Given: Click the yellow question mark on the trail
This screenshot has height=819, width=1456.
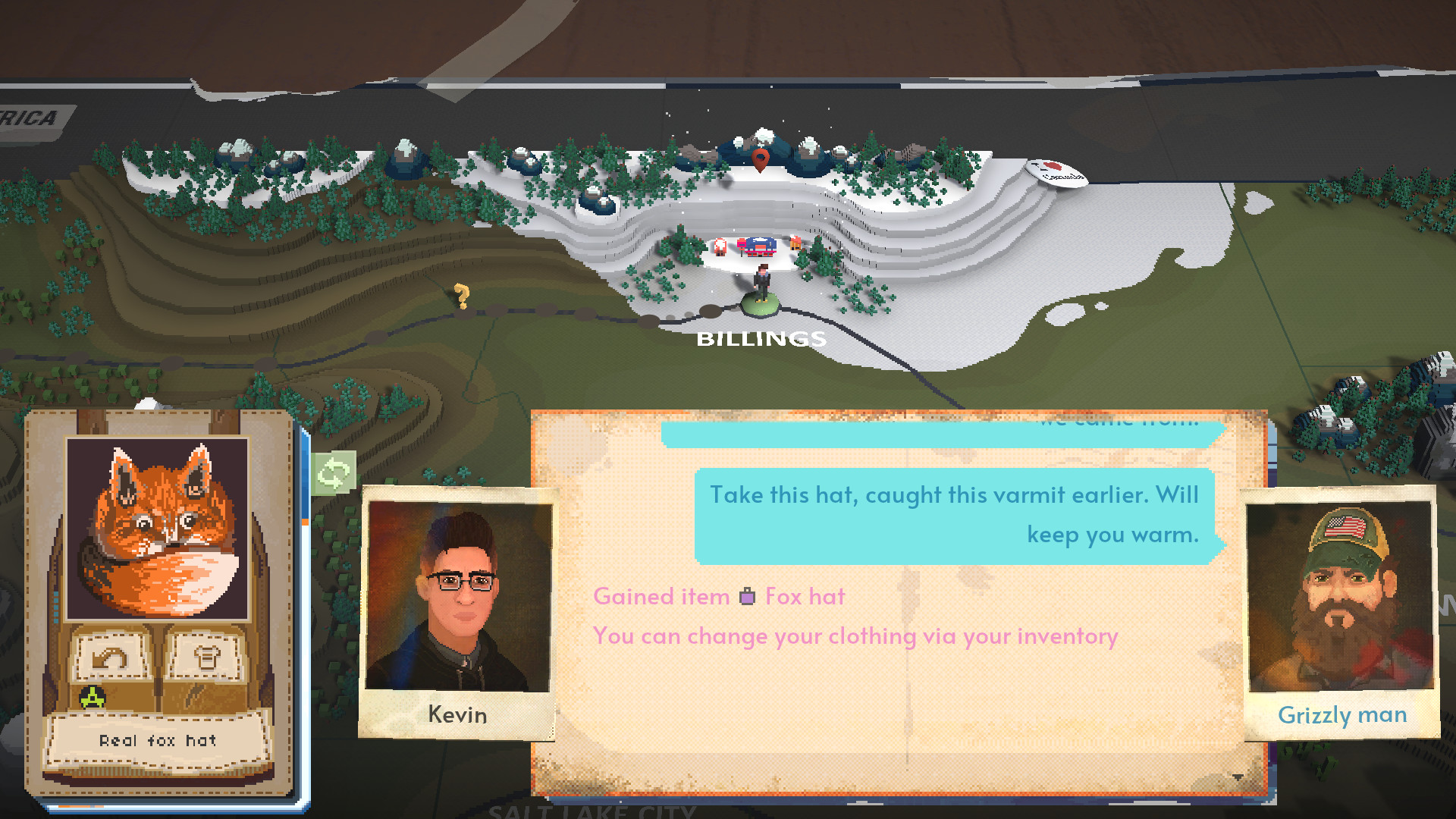Looking at the screenshot, I should [463, 294].
